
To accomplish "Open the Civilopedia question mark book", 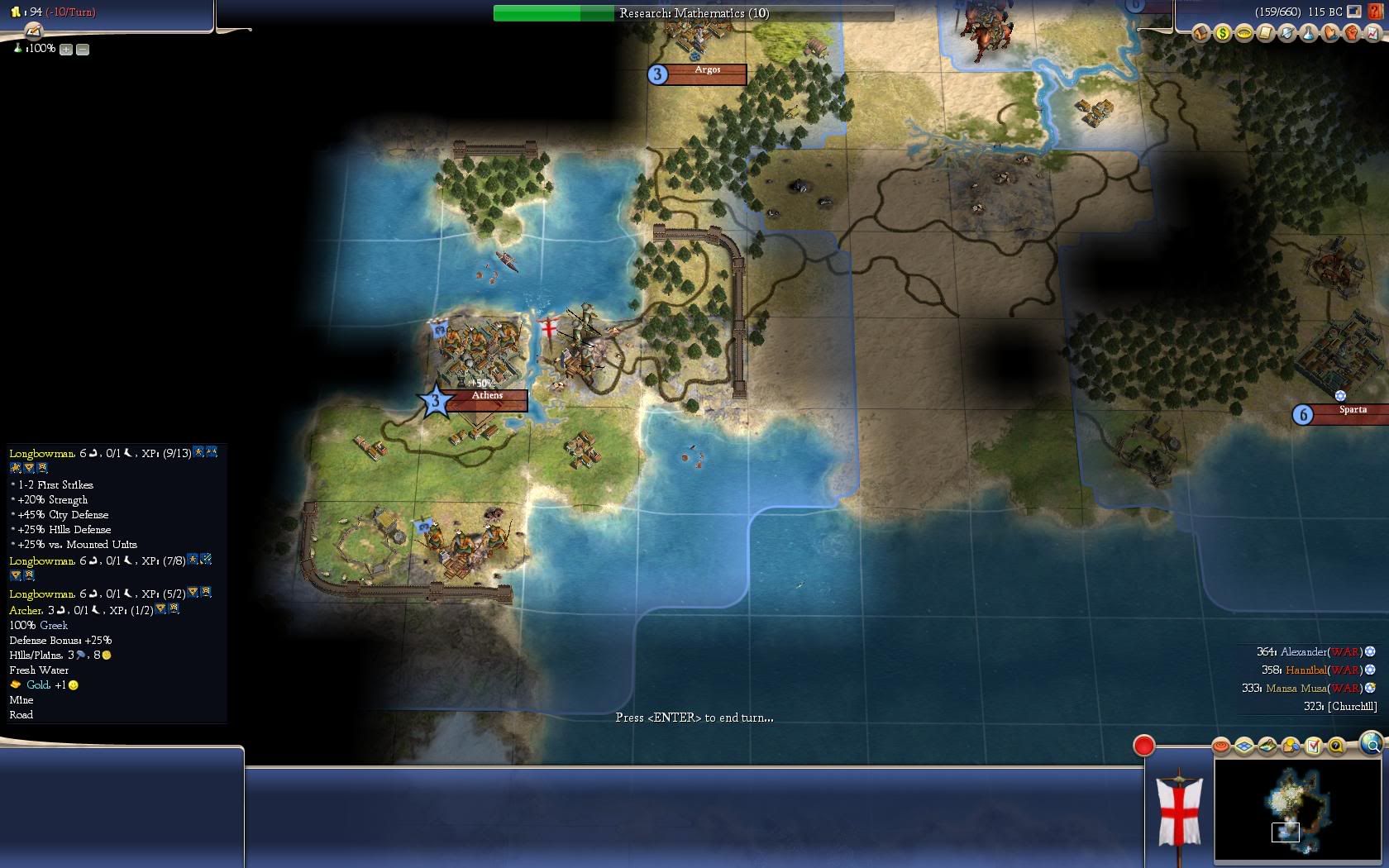I will pos(1374,12).
